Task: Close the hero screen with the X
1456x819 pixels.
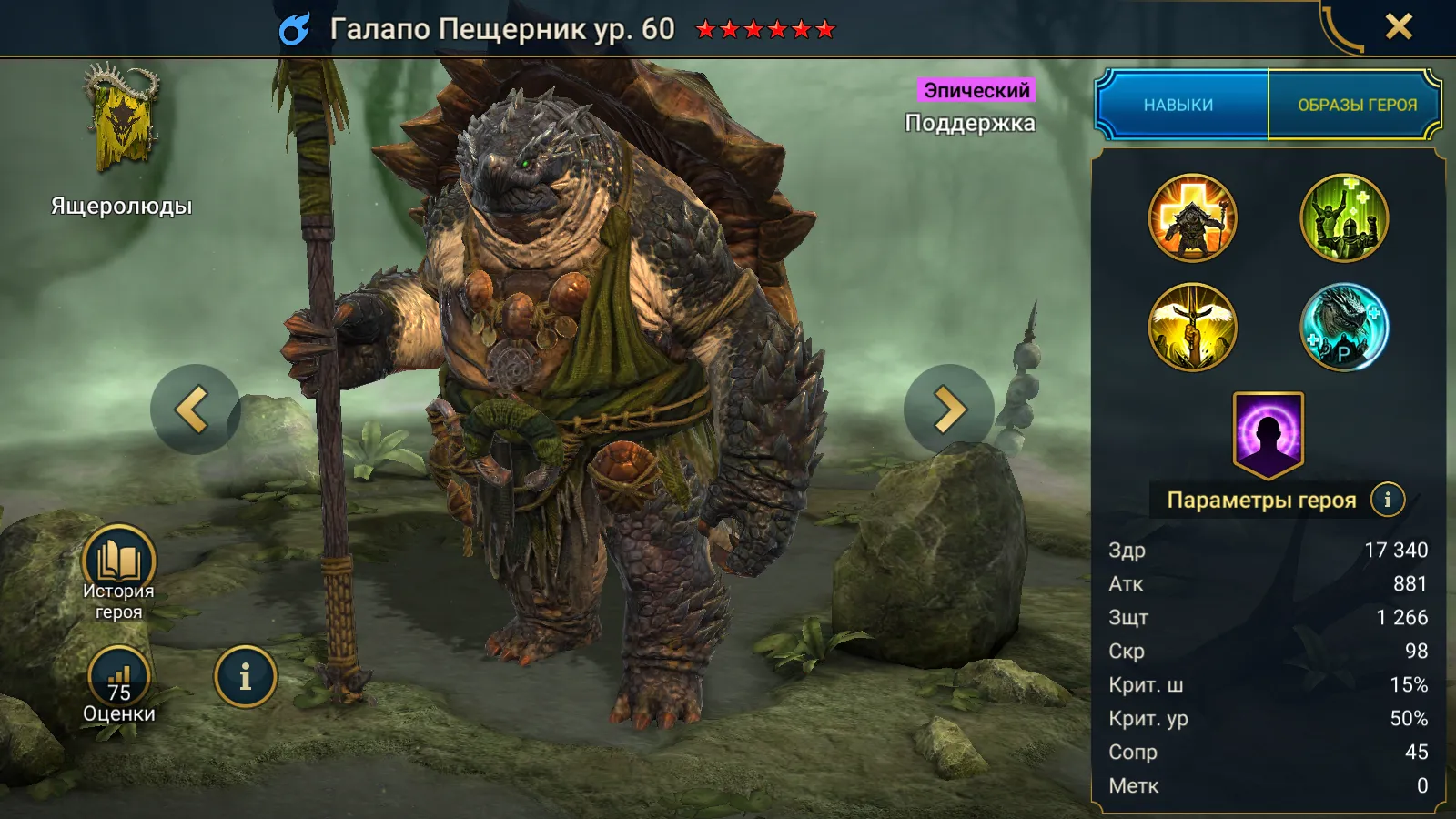Action: 1399,27
